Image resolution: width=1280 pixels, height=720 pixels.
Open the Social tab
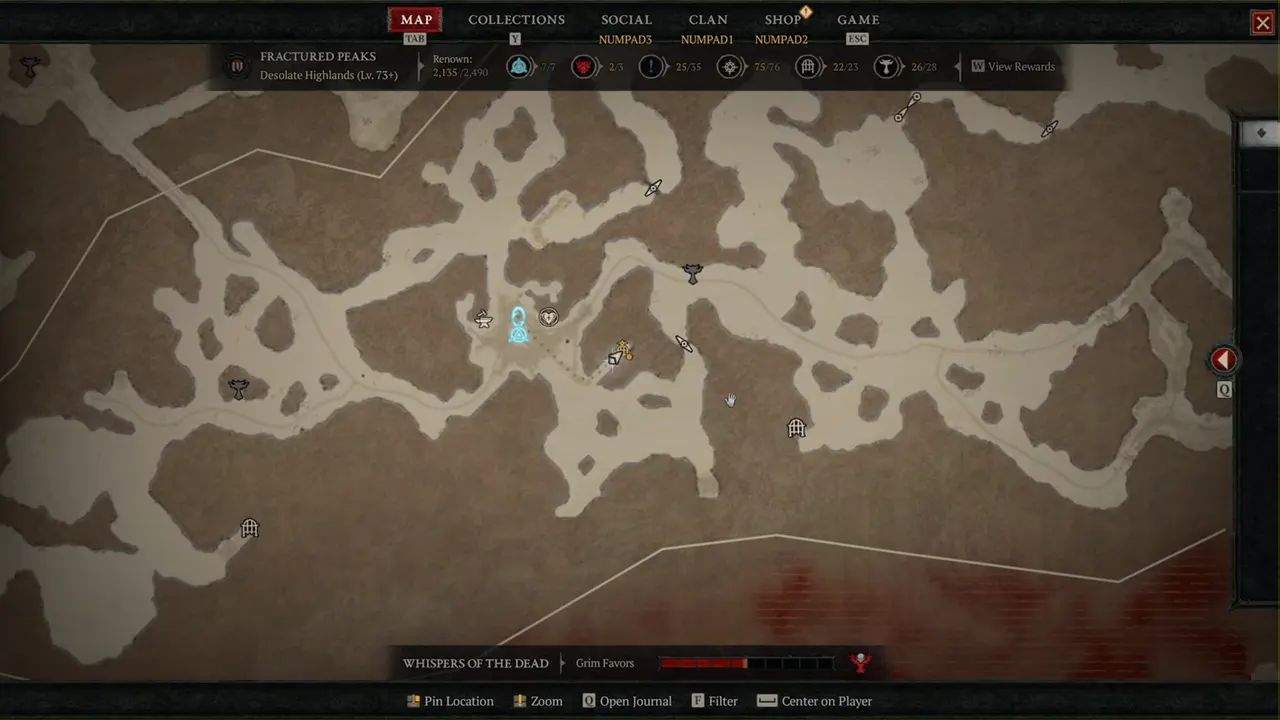[x=626, y=20]
